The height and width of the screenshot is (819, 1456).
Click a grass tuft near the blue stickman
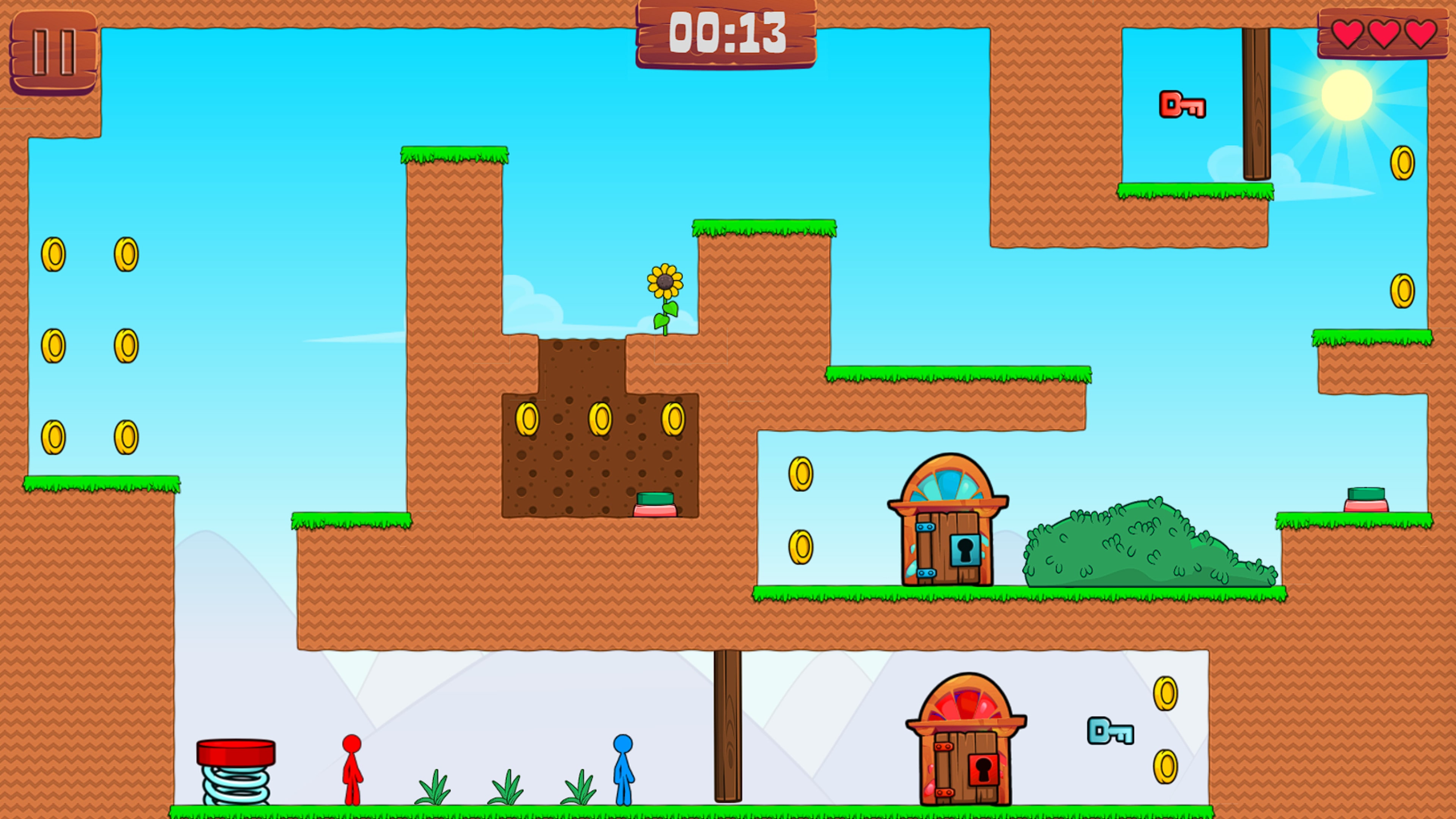581,790
